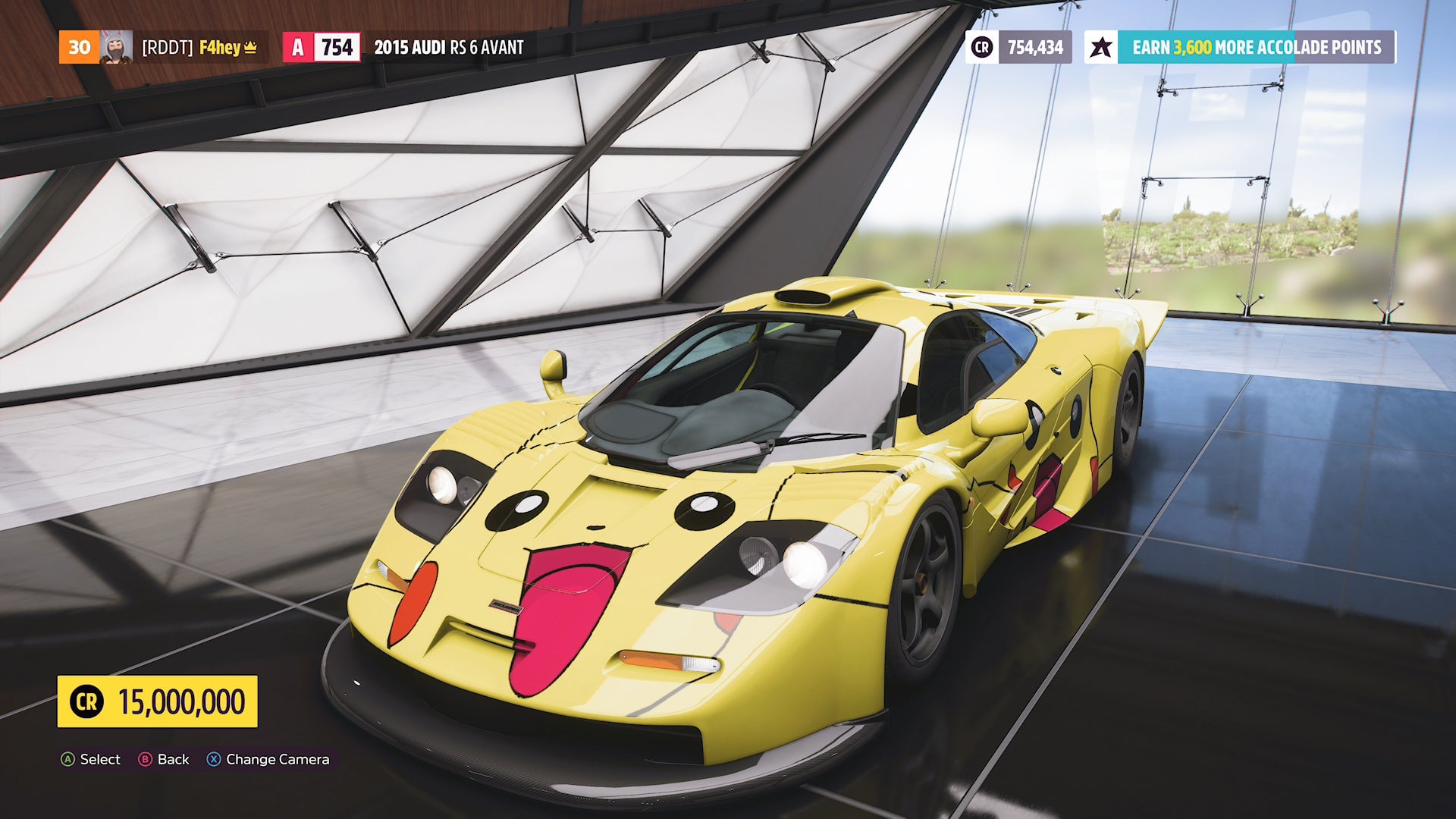Click the 2015 AUDI RS 6 AVANT label
1456x819 pixels.
(x=447, y=48)
